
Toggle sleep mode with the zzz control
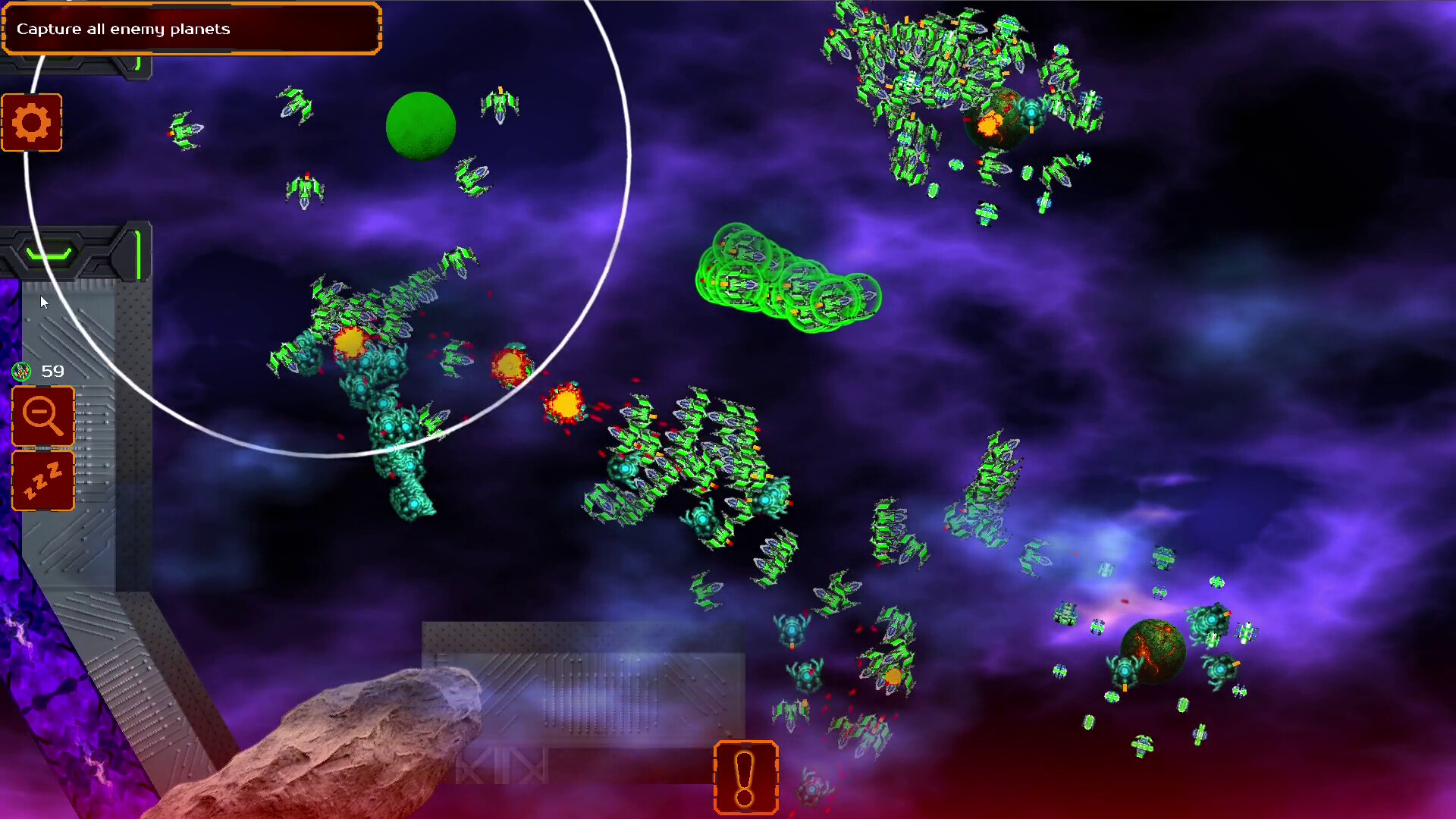(42, 481)
